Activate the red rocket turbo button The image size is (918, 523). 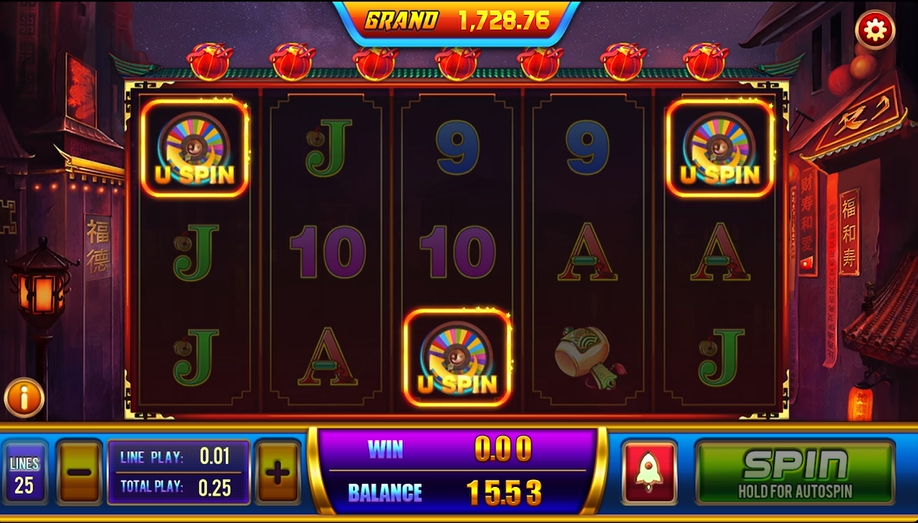coord(649,472)
